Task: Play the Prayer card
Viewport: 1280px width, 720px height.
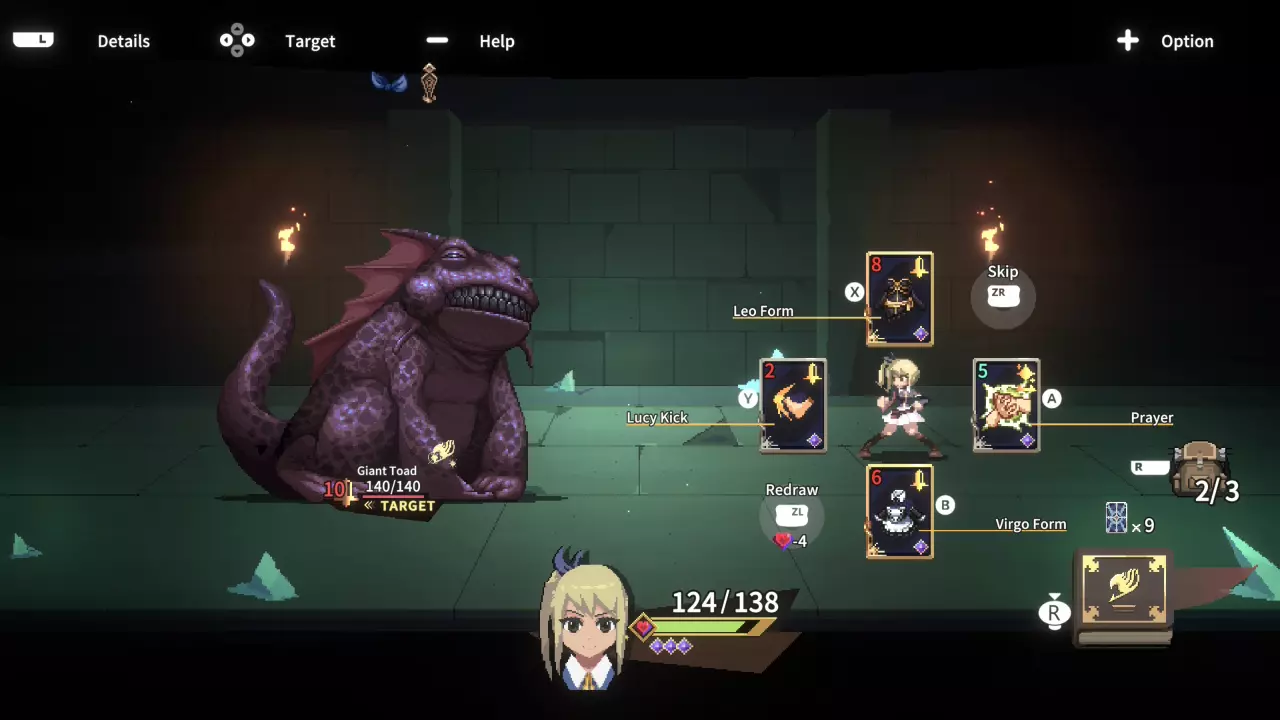Action: point(1006,405)
